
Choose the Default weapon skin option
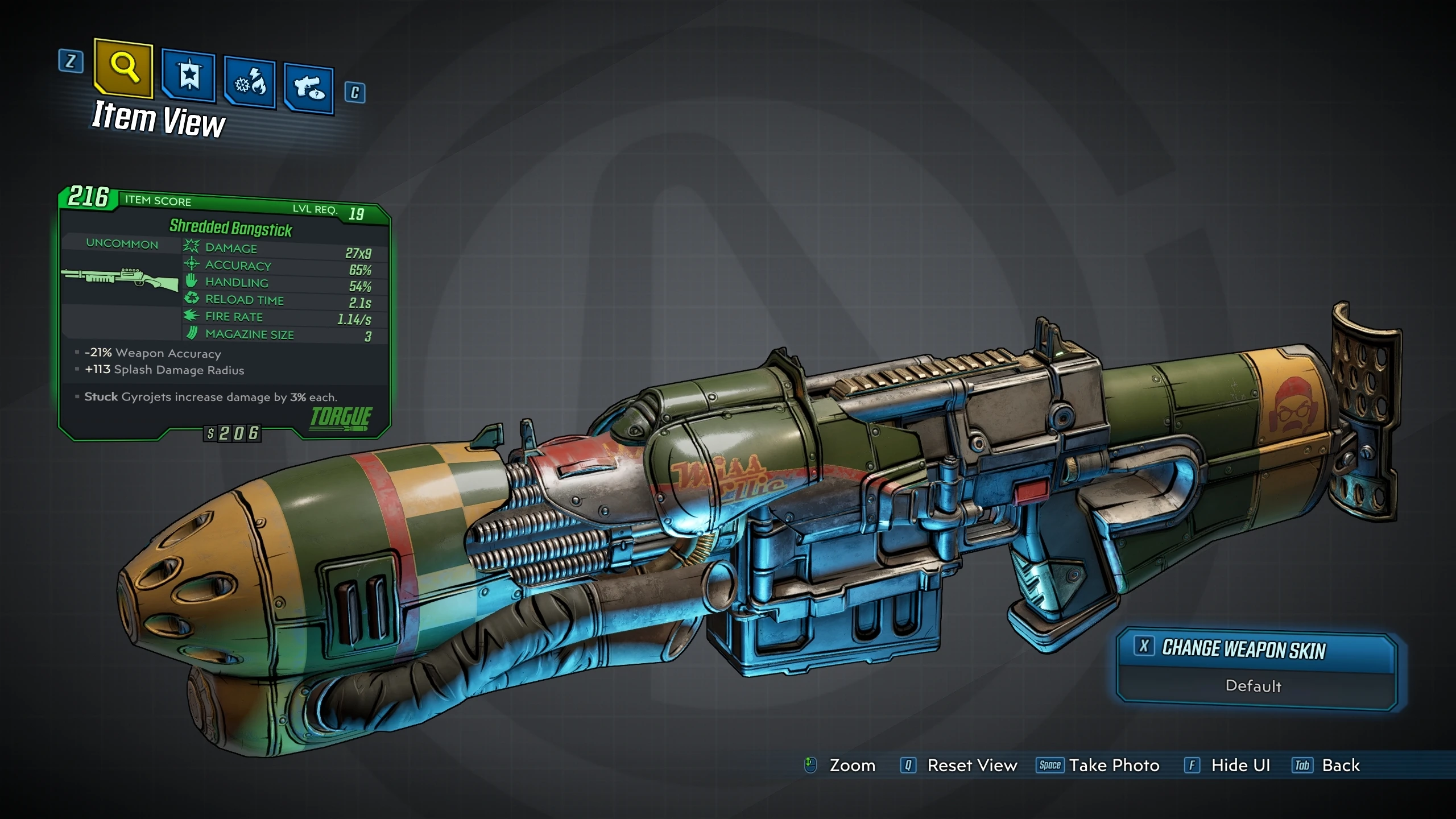(1254, 686)
